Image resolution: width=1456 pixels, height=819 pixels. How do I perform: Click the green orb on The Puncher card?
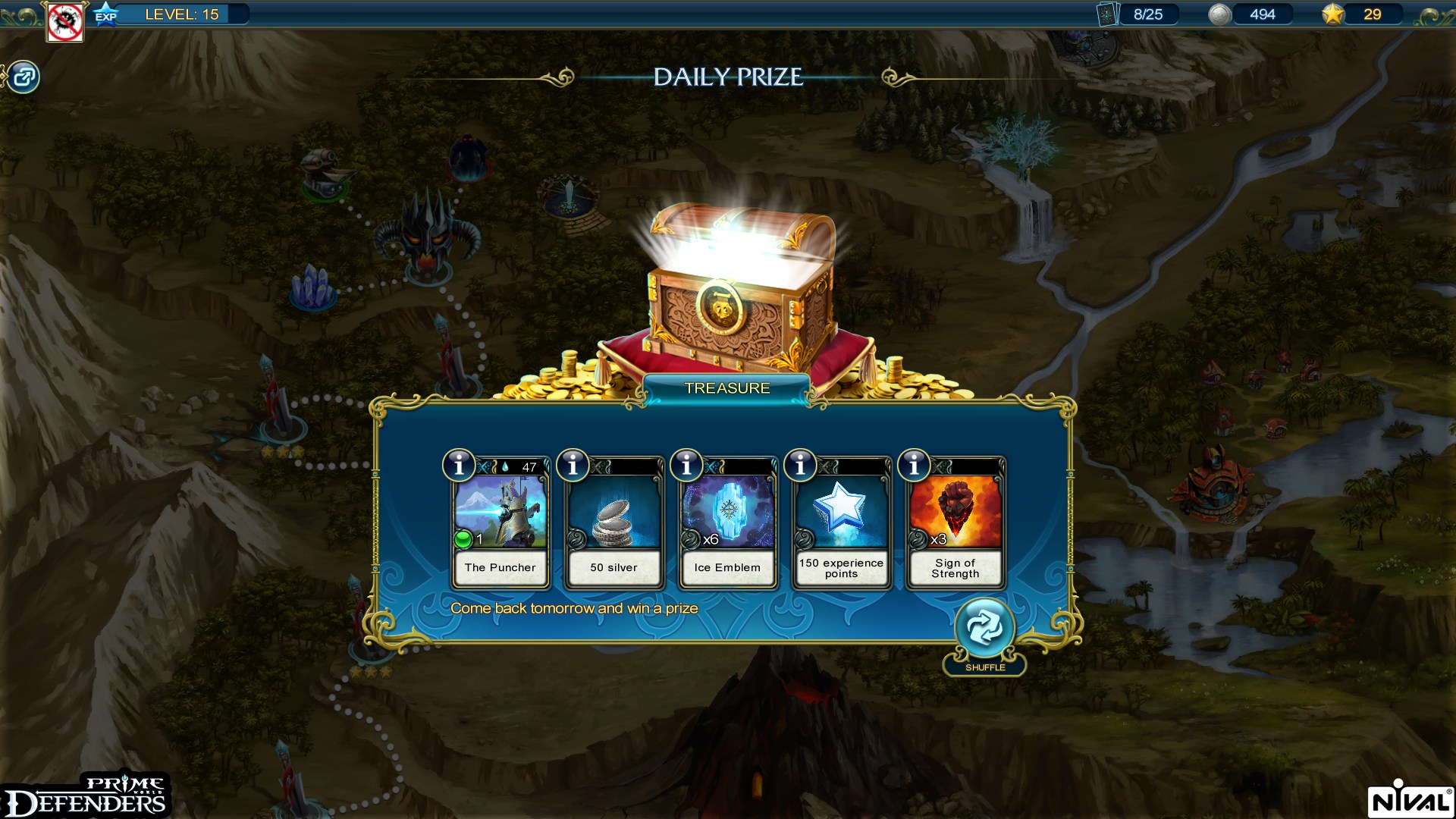tap(465, 541)
